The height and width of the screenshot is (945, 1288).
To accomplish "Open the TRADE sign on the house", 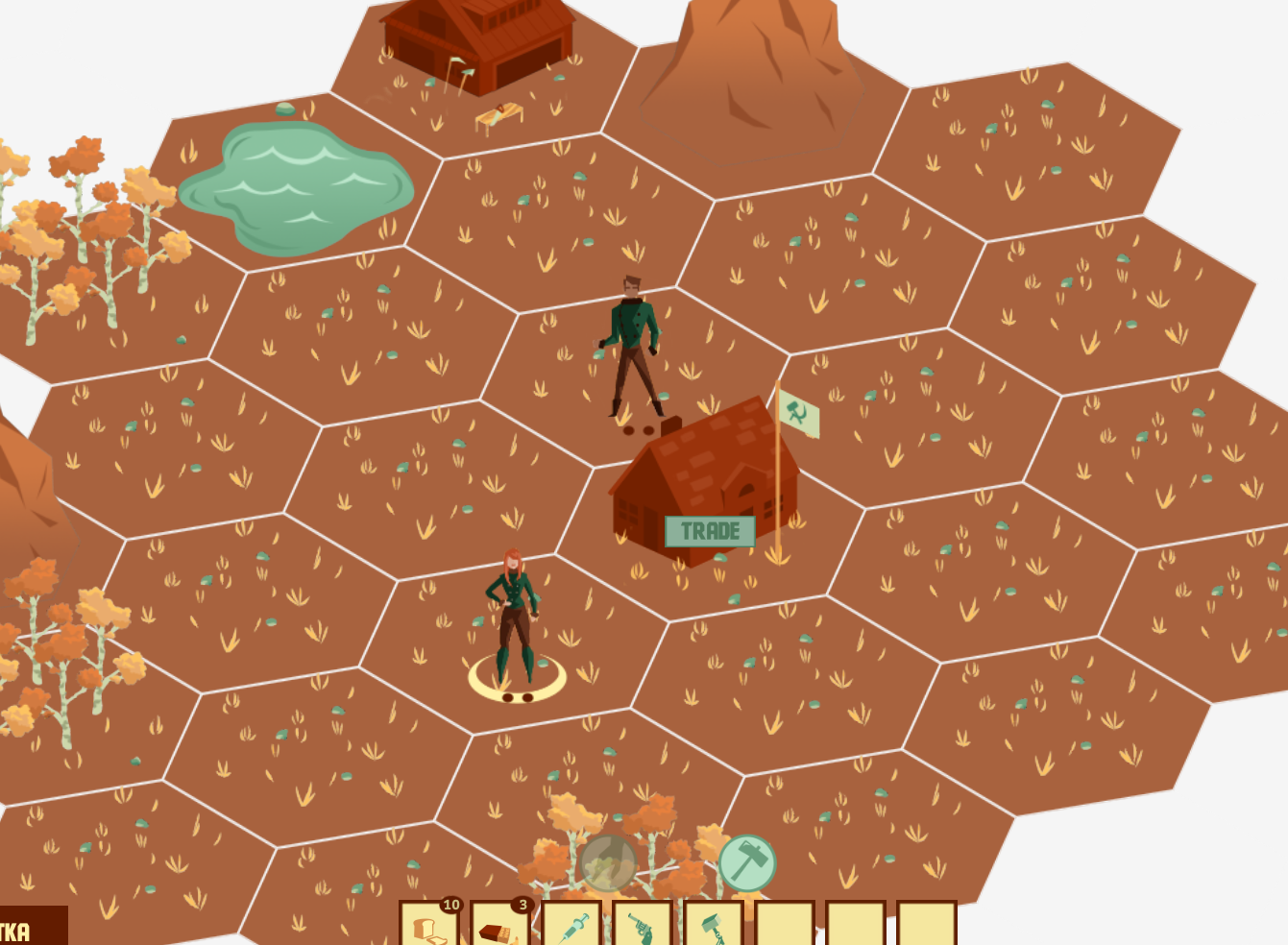I will [710, 531].
